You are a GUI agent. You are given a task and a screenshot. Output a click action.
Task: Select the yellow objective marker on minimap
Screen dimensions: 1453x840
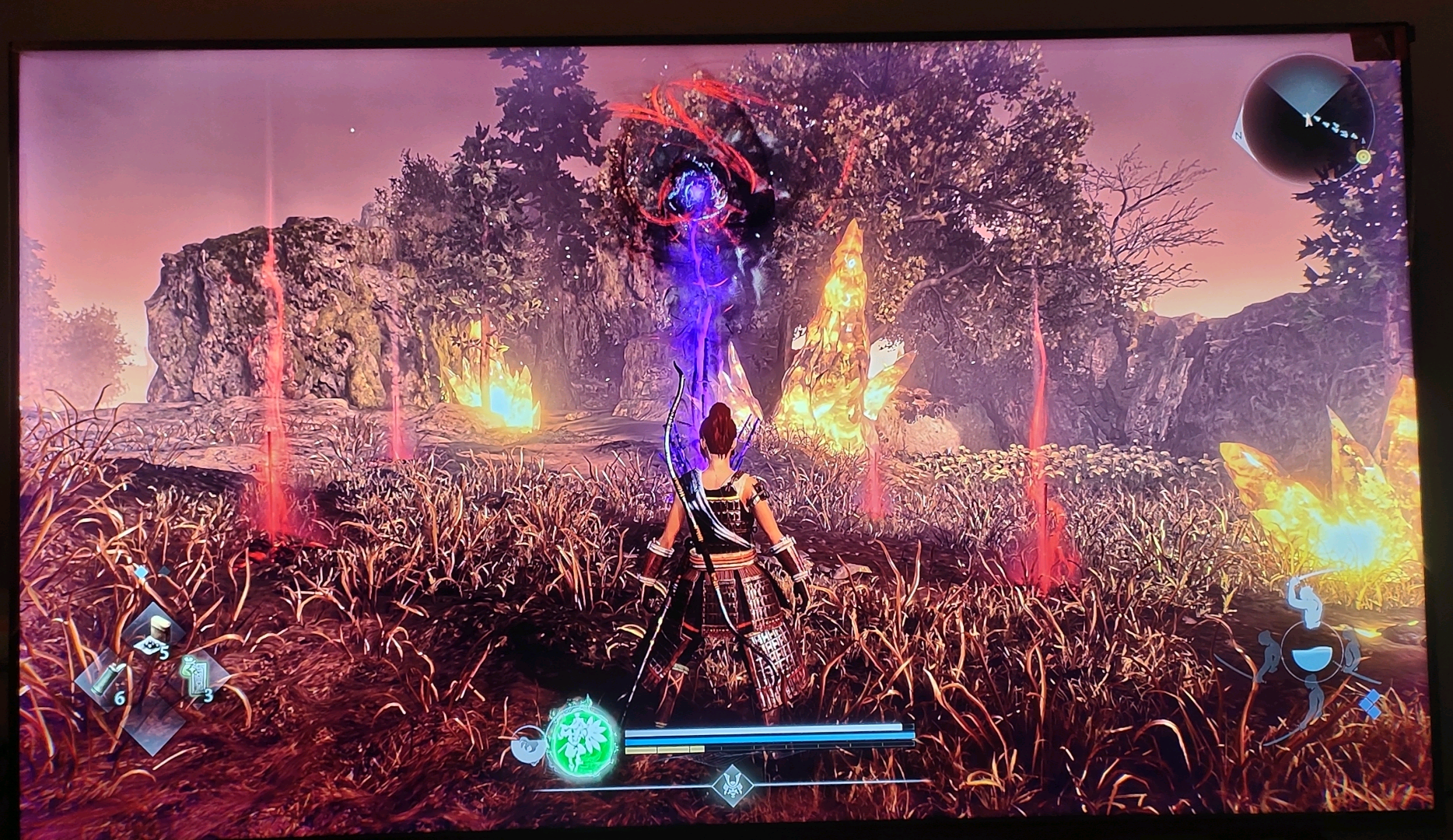(x=1362, y=156)
